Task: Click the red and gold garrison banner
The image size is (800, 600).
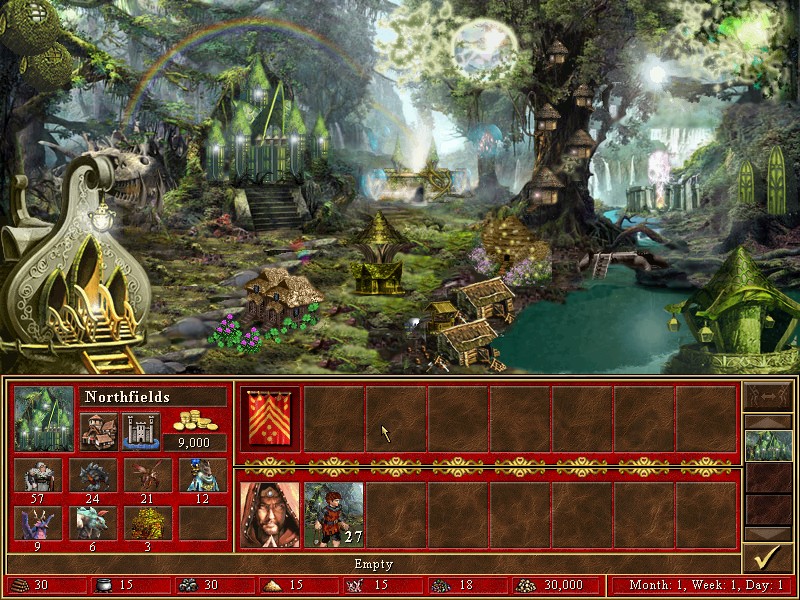Action: [x=270, y=419]
